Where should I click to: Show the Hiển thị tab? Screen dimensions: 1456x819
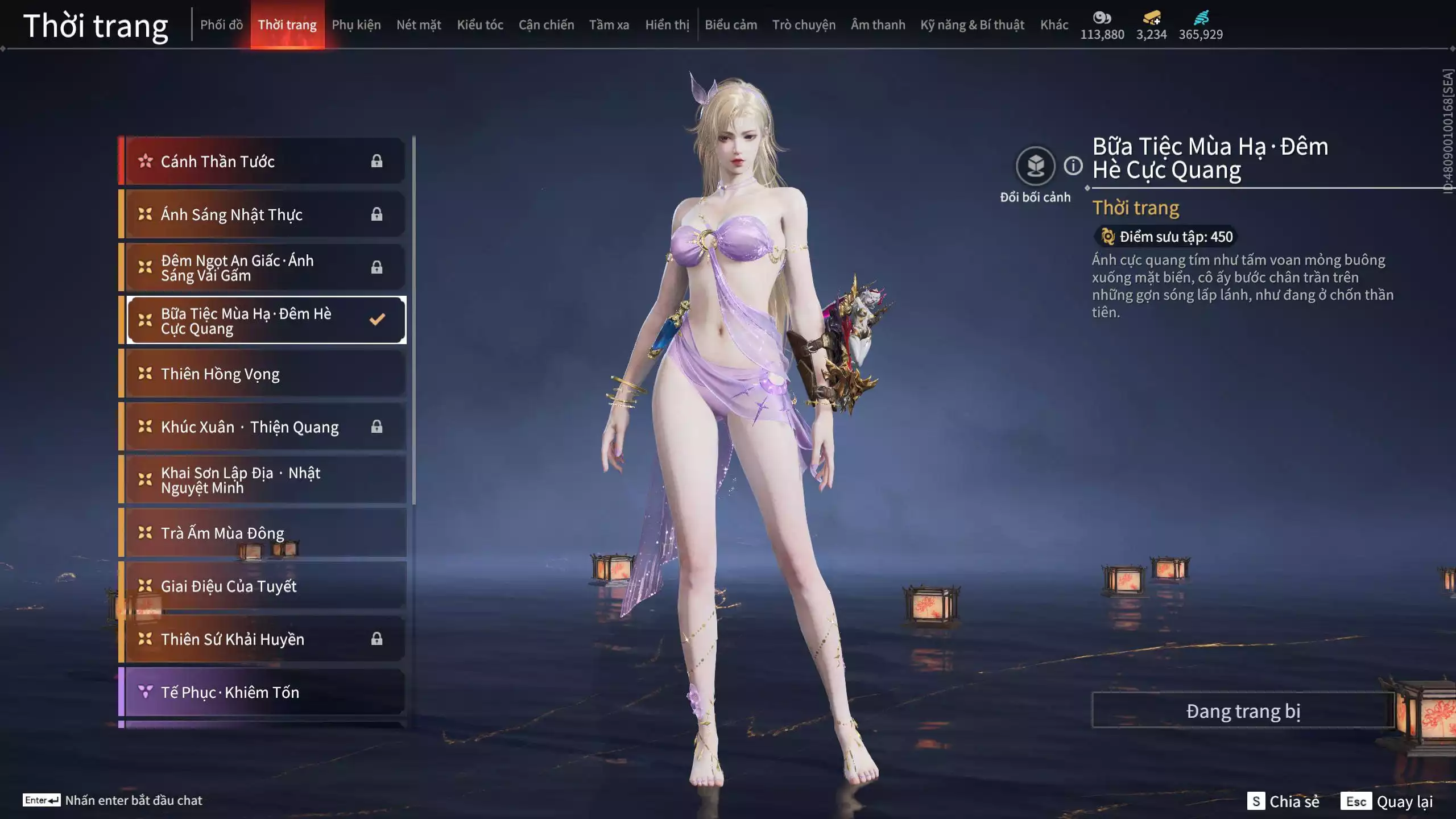(x=667, y=24)
